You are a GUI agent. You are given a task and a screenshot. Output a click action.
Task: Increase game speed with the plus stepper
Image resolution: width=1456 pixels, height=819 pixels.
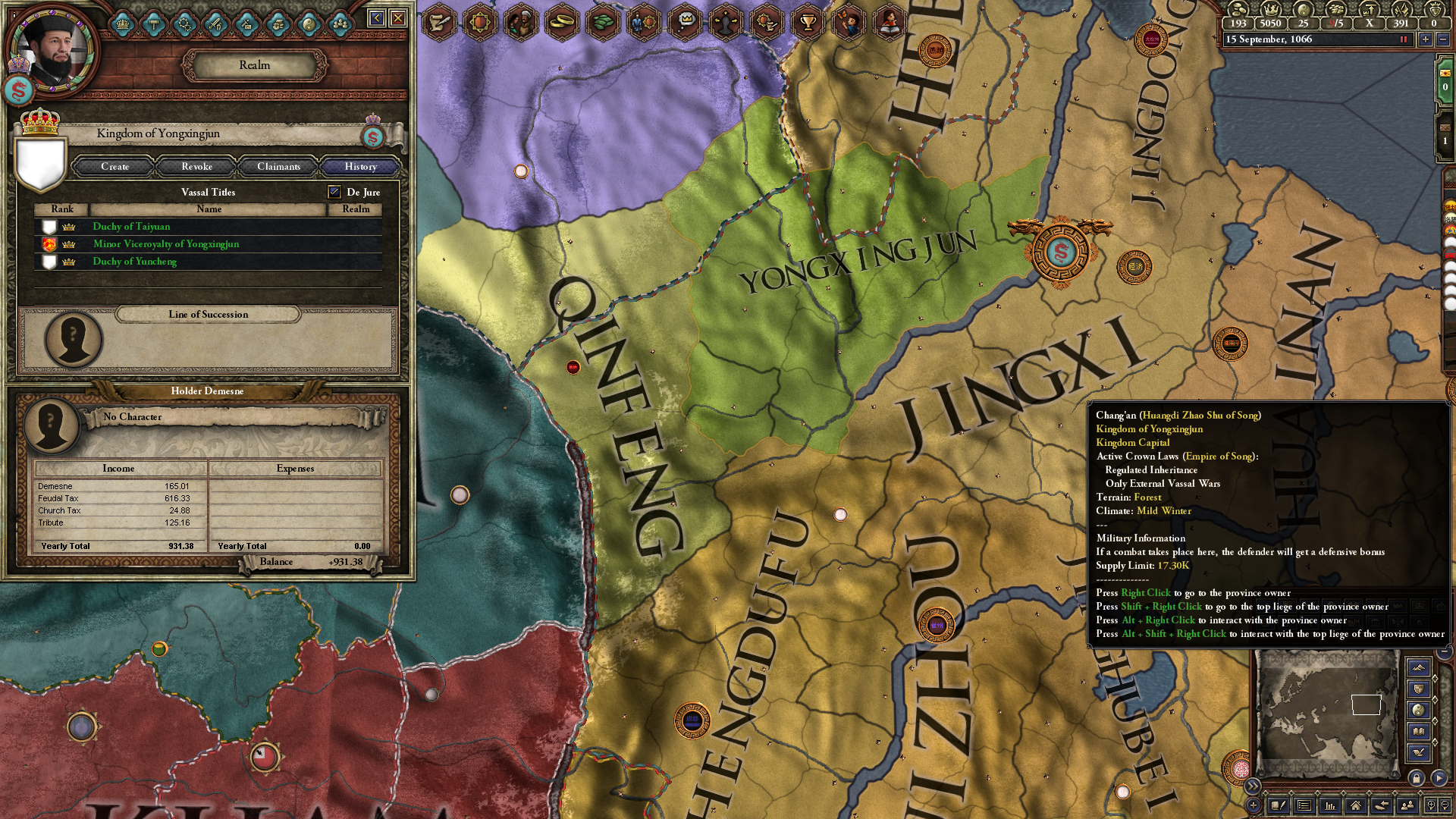pos(1426,39)
